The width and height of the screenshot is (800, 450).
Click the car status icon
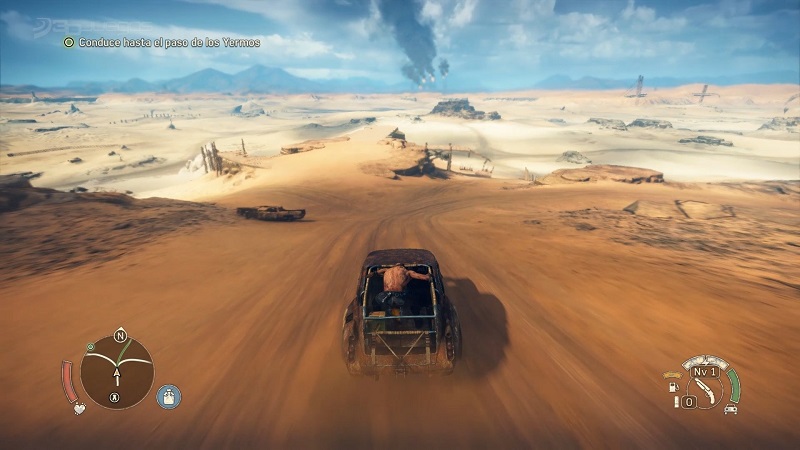pos(730,409)
